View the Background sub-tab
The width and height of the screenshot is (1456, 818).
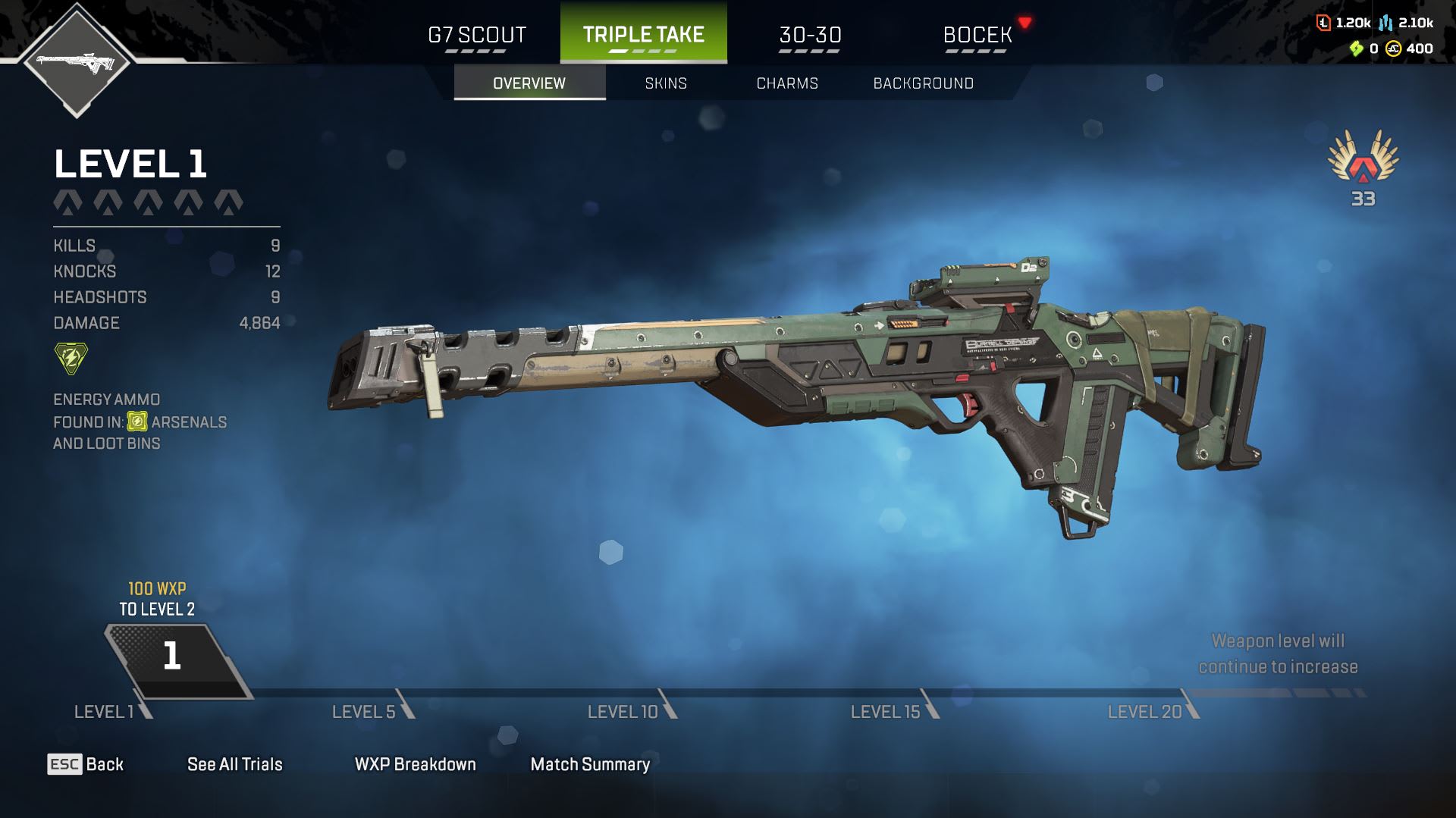pos(923,83)
